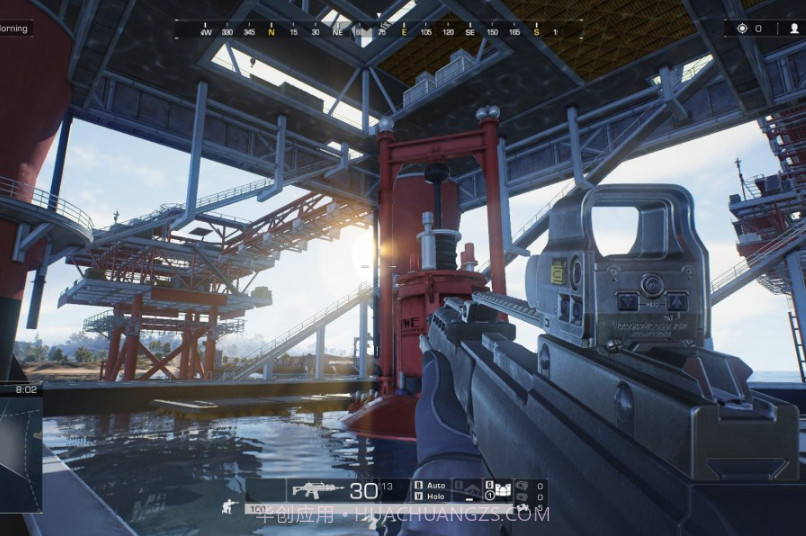Open the player count icon
806x536 pixels.
793,28
